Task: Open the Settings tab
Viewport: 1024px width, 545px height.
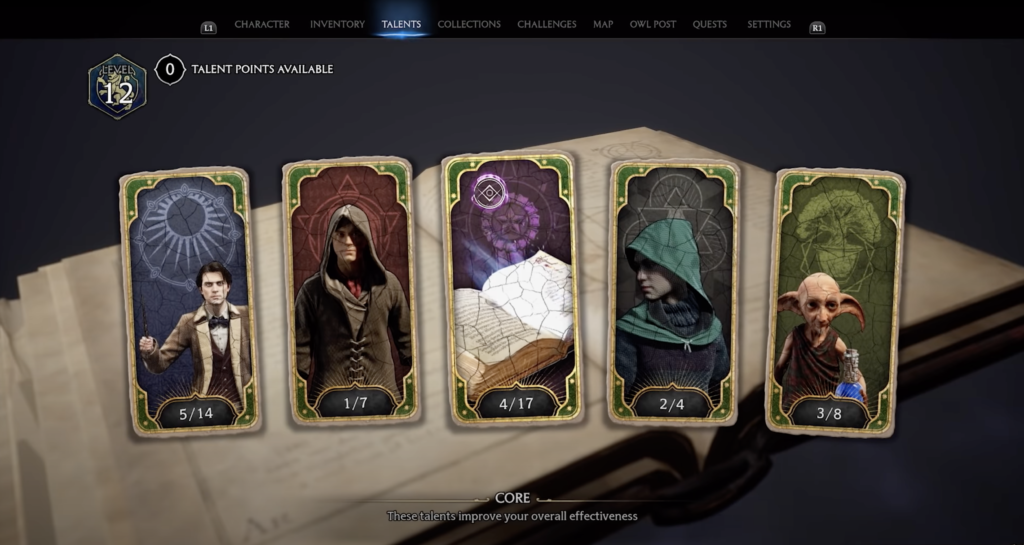Action: 769,24
